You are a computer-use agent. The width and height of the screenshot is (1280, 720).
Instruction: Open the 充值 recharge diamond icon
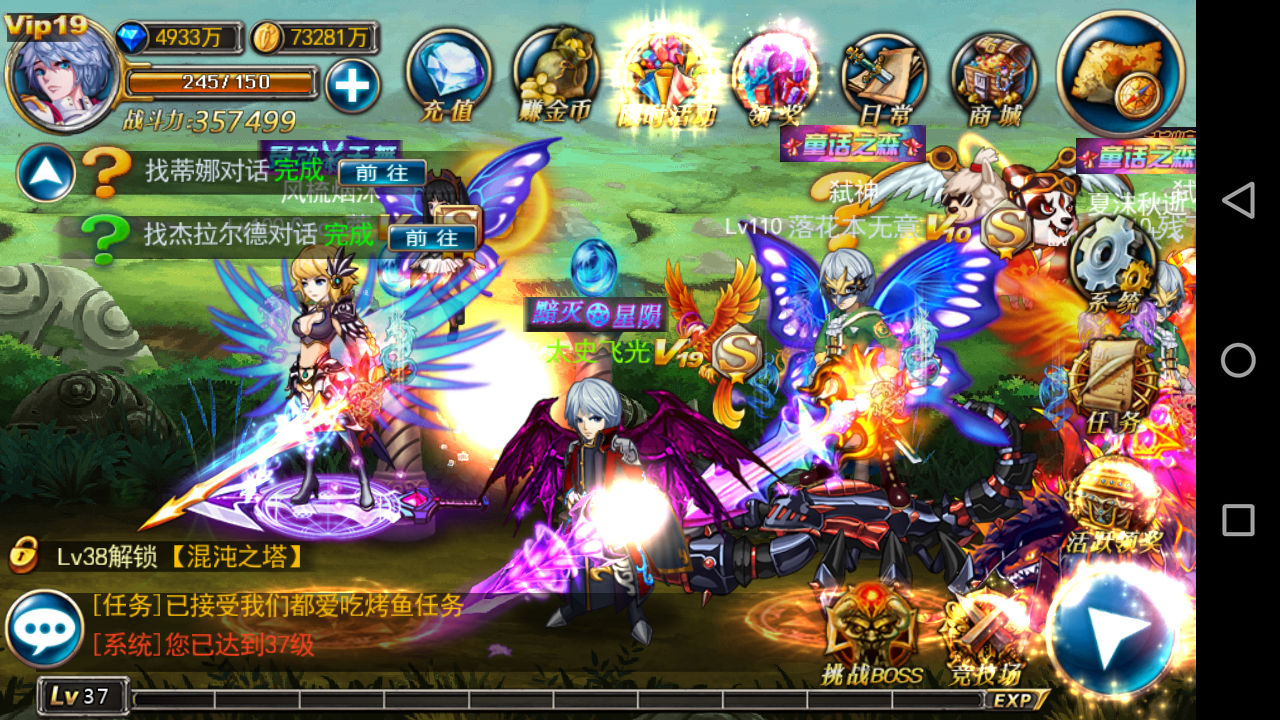[x=447, y=72]
